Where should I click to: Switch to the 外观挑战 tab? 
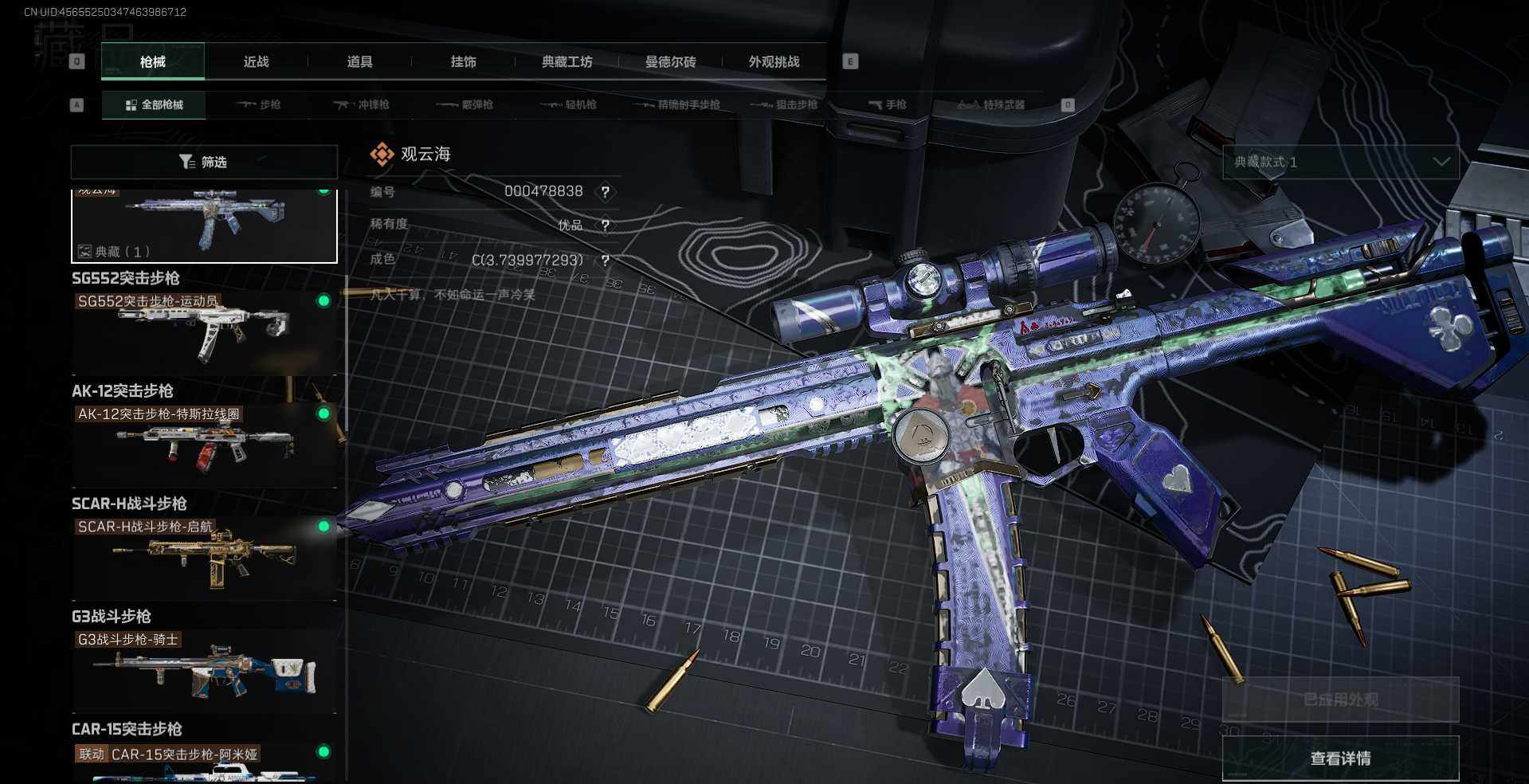pyautogui.click(x=774, y=61)
